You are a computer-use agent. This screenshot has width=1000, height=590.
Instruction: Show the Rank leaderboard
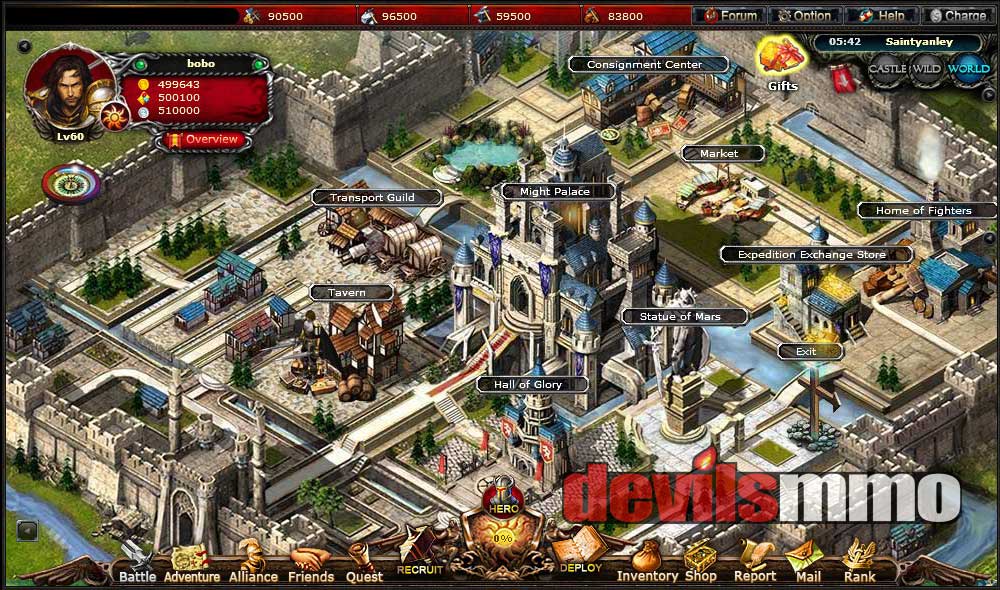(859, 562)
